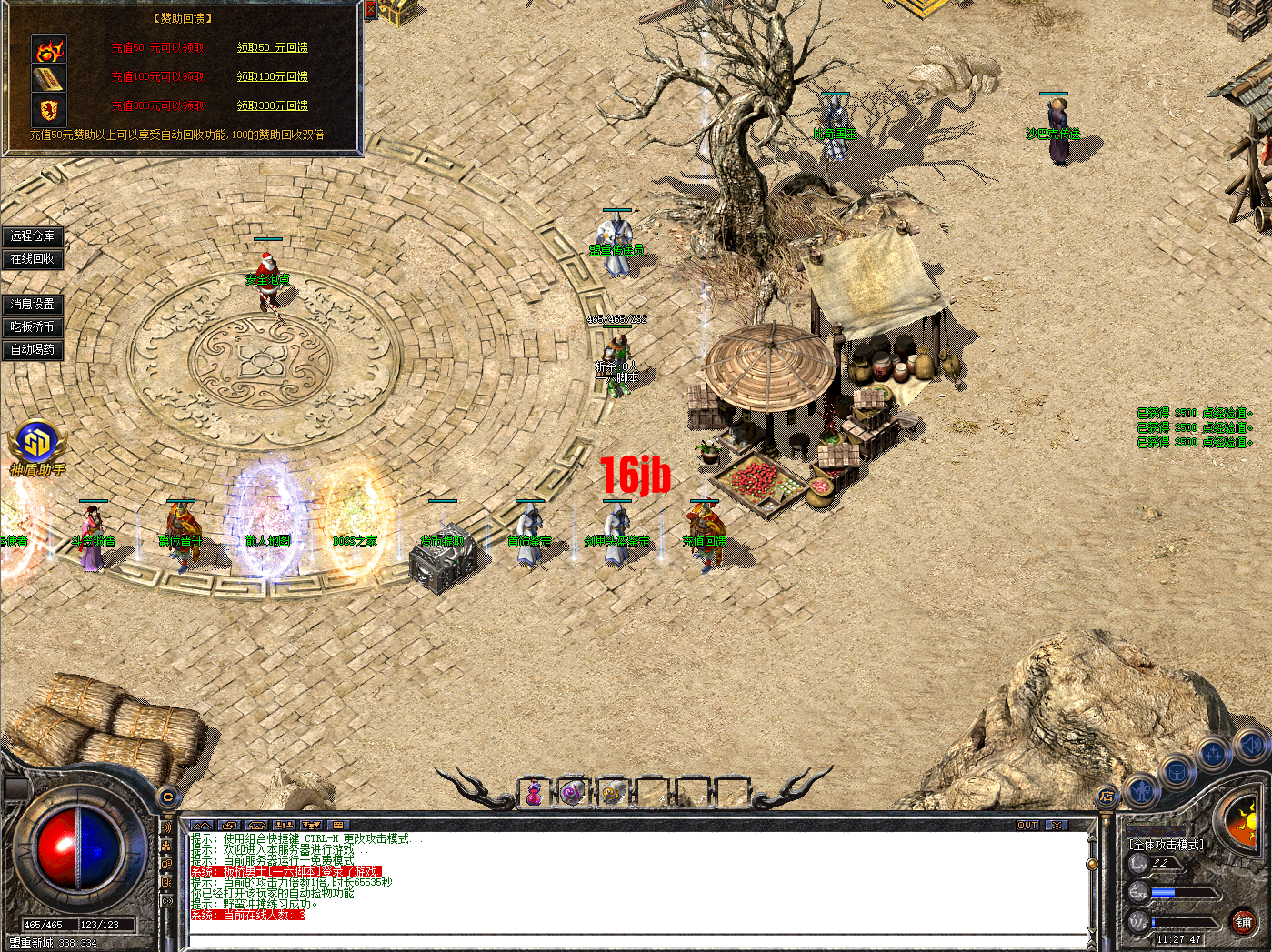Screen dimensions: 1272x952
Task: Claim the 领取100元回馈 reward link
Action: pos(272,76)
